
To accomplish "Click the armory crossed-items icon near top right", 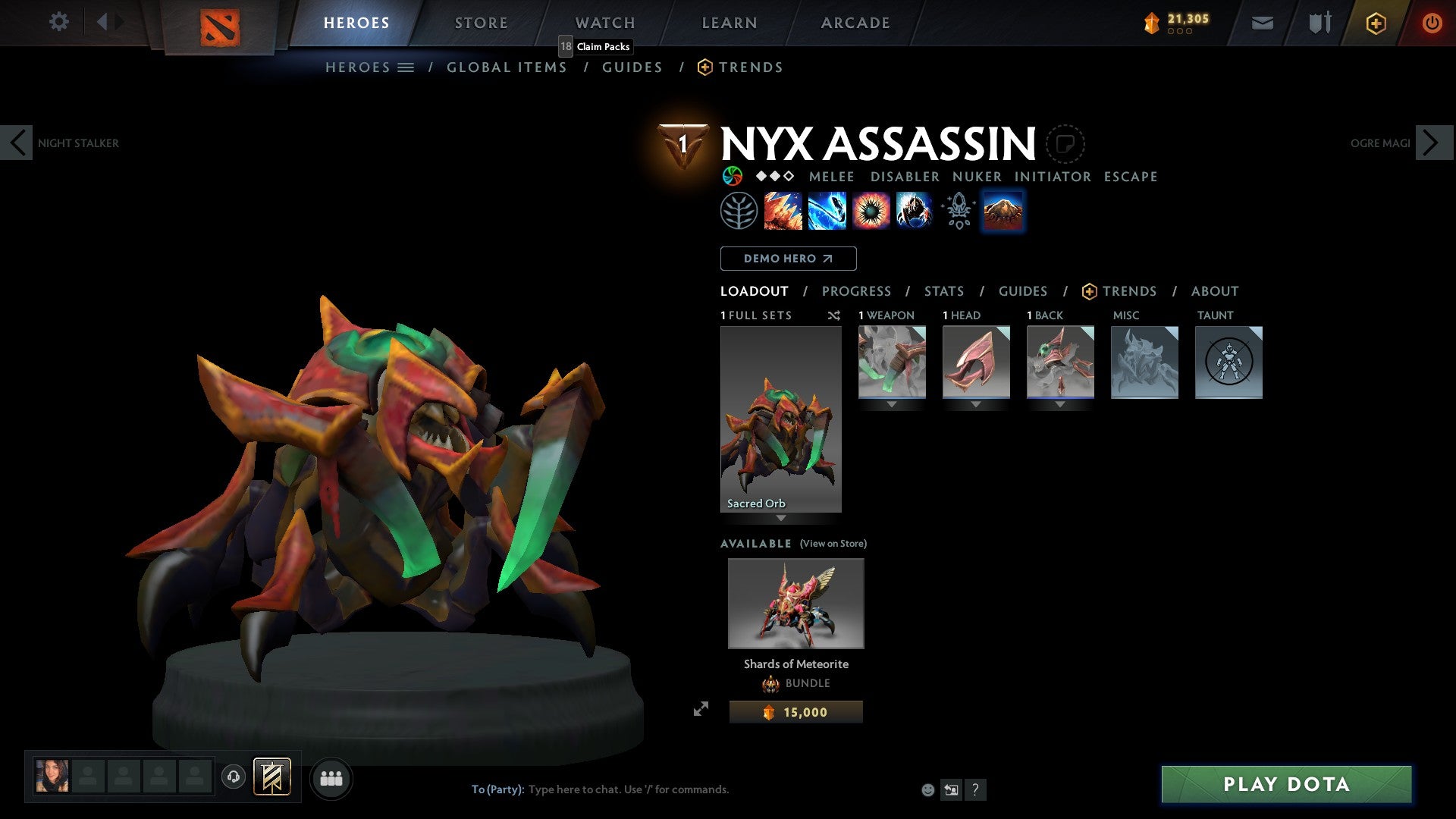I will click(1318, 22).
